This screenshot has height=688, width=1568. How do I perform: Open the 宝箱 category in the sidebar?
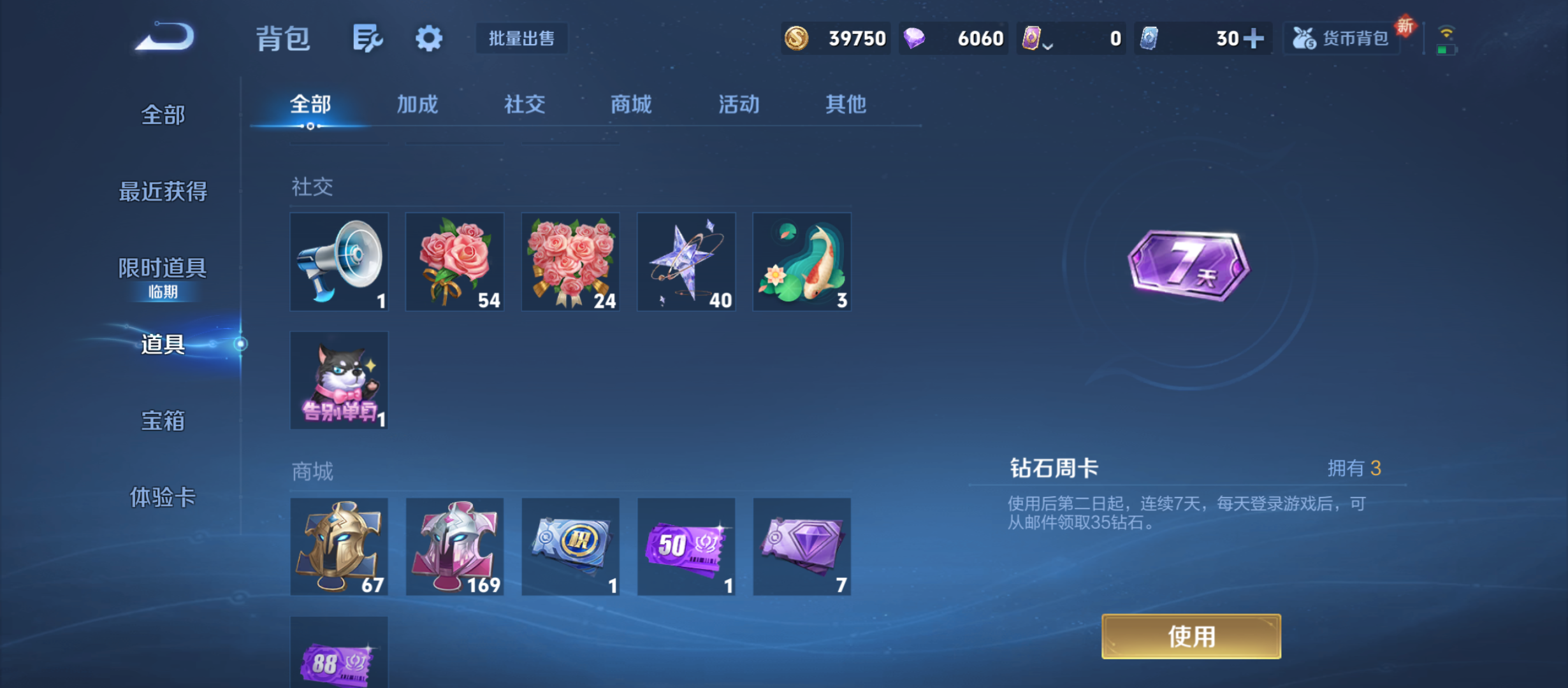tap(161, 420)
